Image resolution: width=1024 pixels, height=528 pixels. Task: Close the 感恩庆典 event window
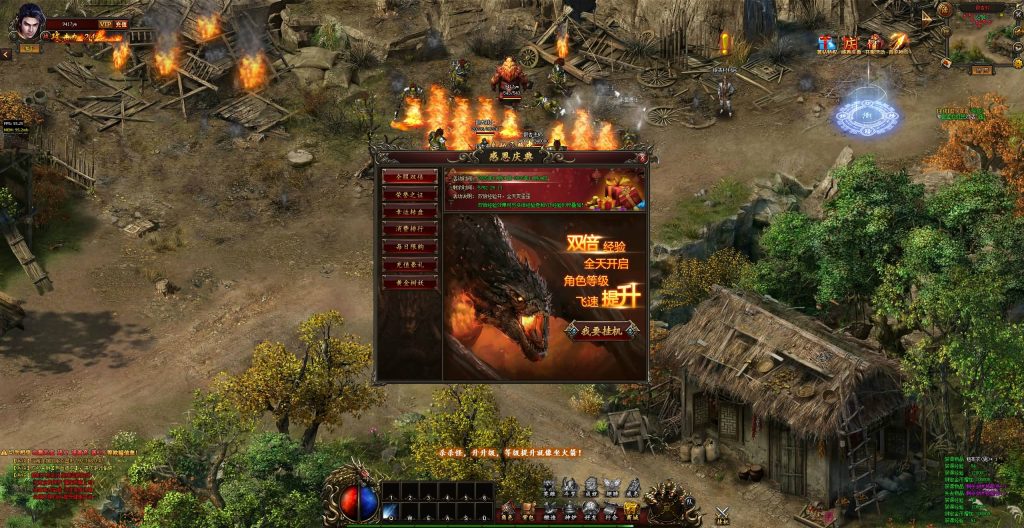(x=641, y=157)
